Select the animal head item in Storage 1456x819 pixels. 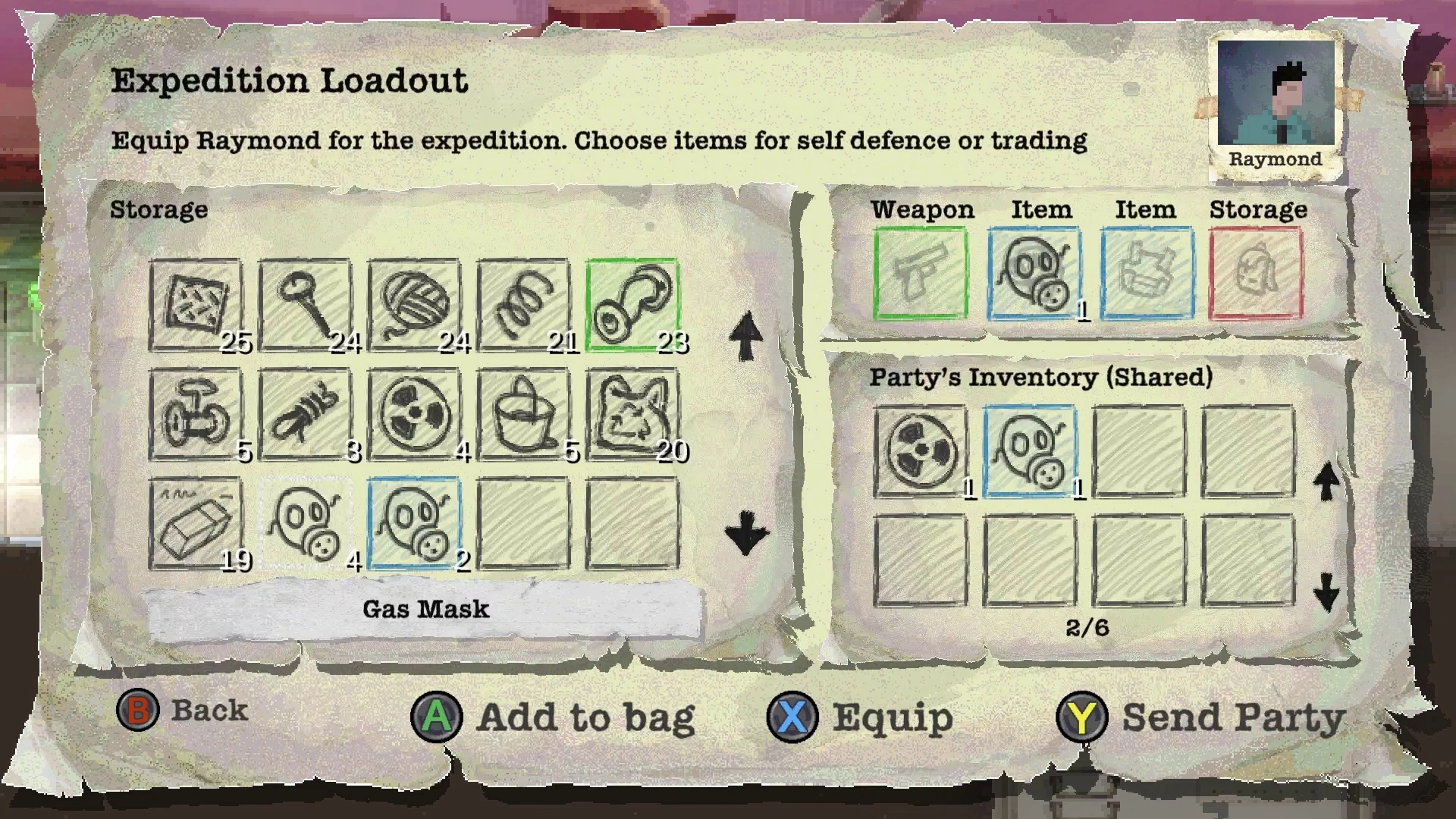[632, 415]
